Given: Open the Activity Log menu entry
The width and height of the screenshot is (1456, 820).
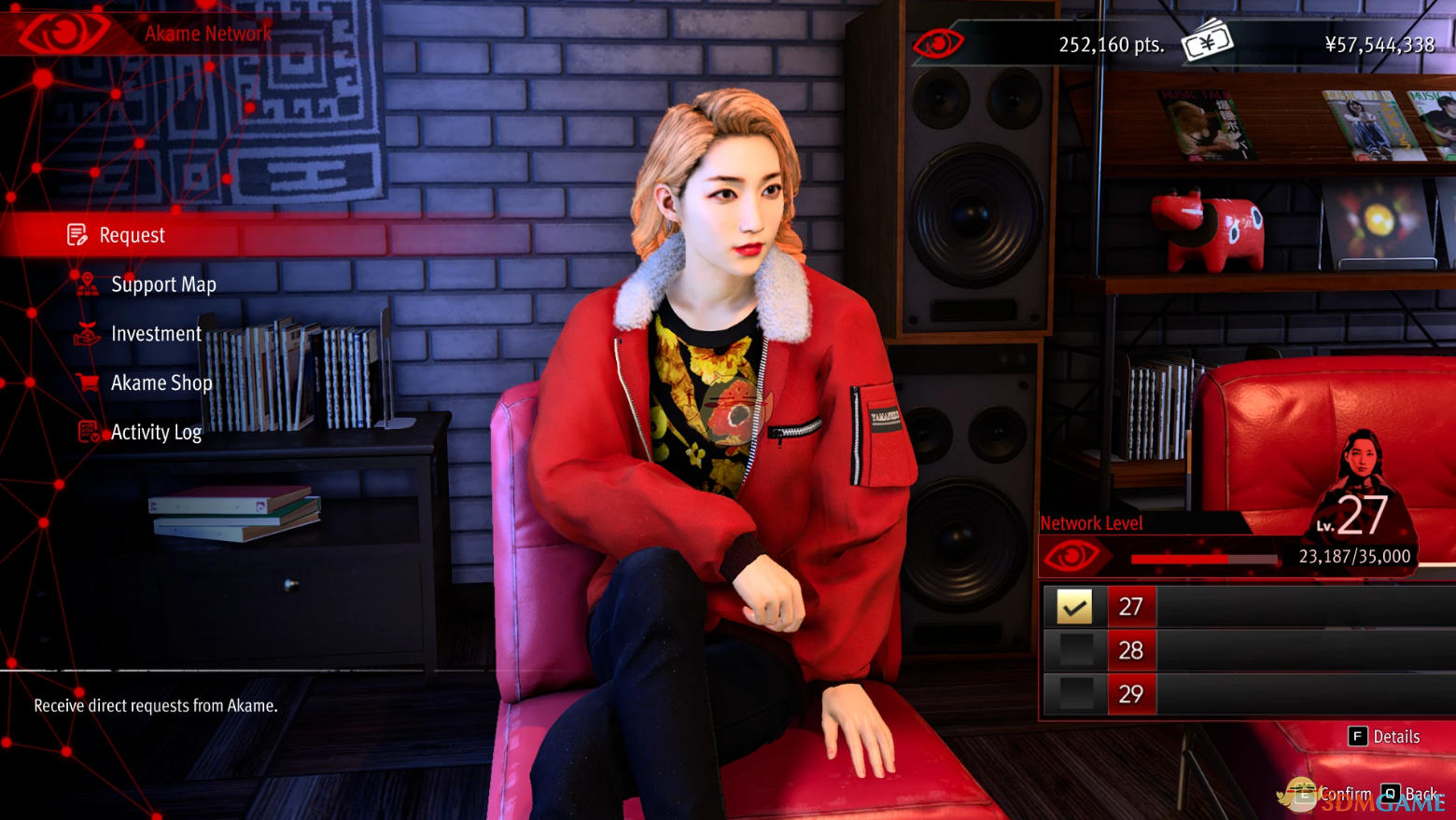Looking at the screenshot, I should click(x=156, y=432).
